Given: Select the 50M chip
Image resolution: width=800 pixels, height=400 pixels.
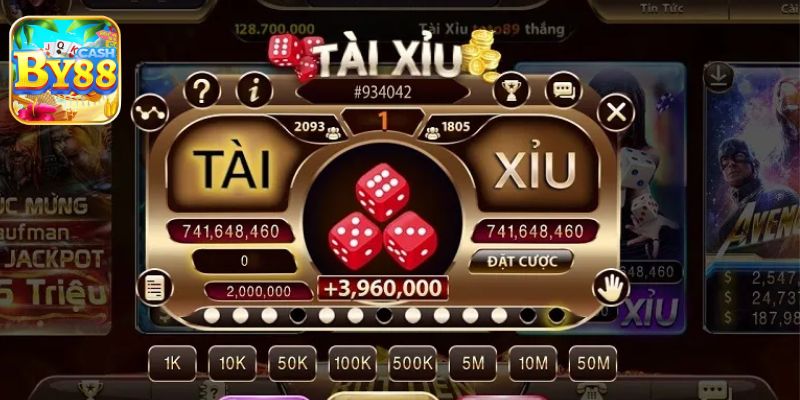Looking at the screenshot, I should click(592, 363).
